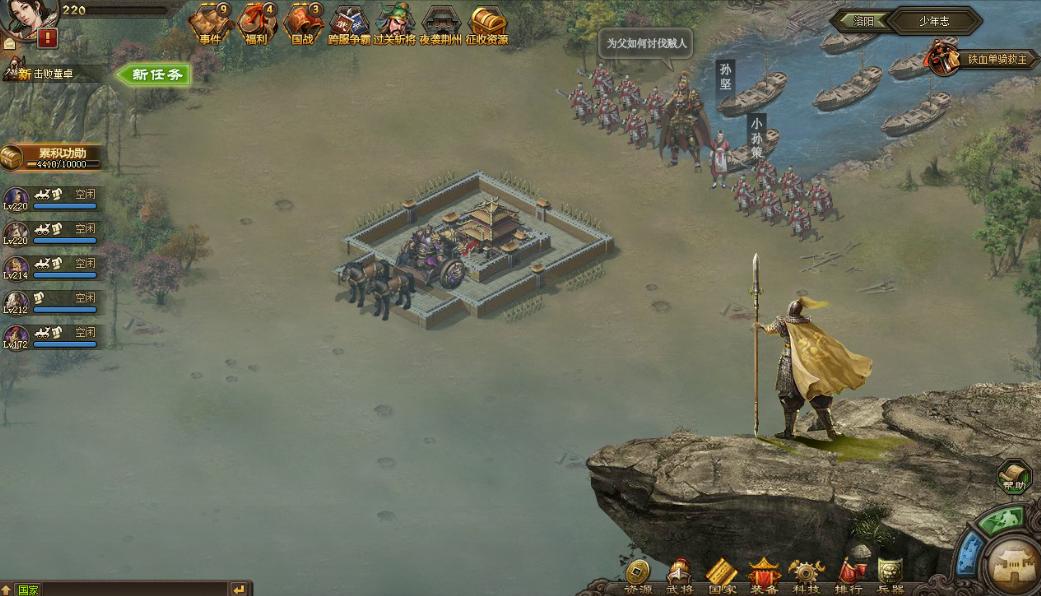The height and width of the screenshot is (596, 1041).
Task: Open the 击败董卓 quest tracker
Action: tap(50, 73)
